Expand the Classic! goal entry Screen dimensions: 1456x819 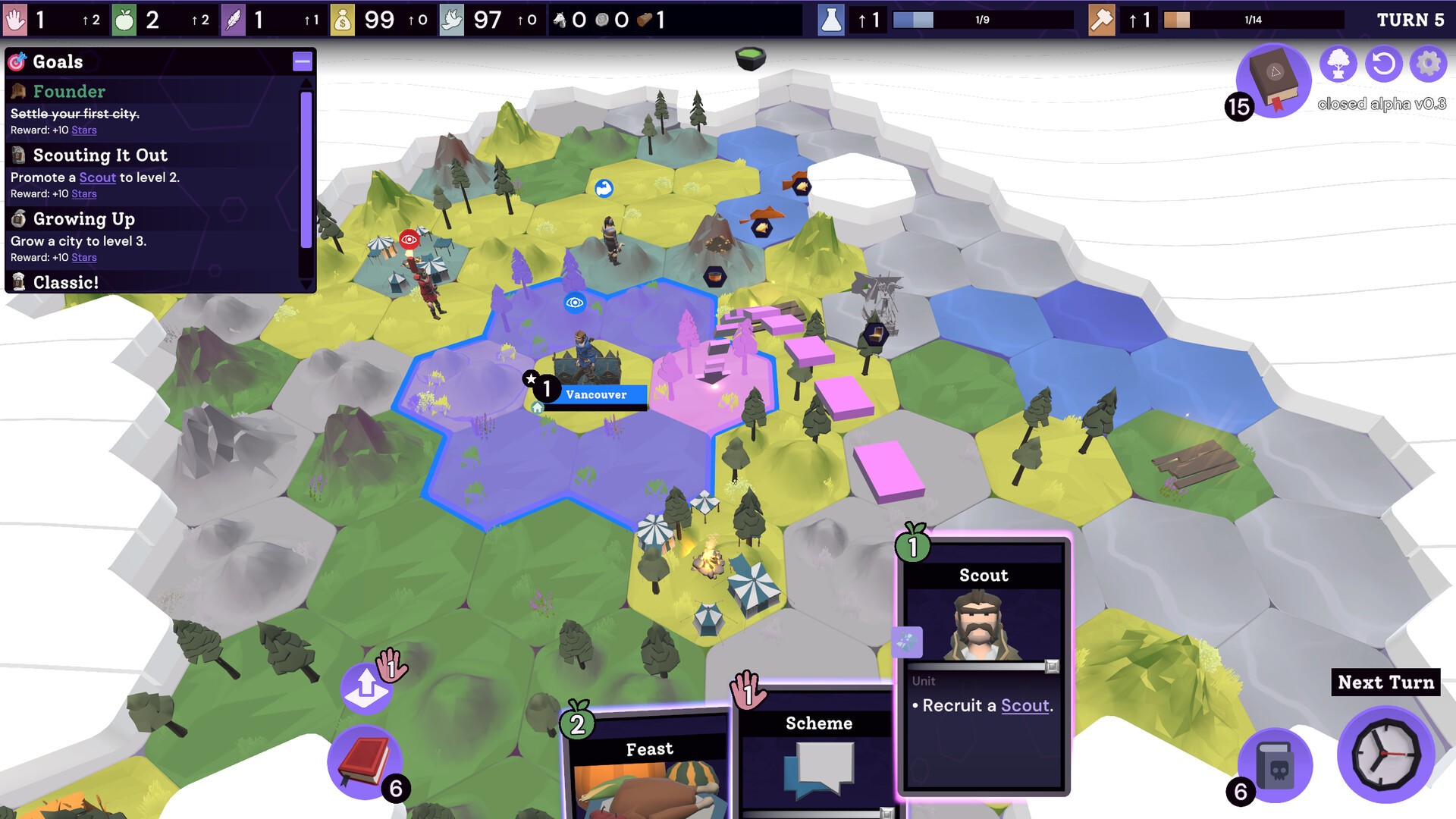pyautogui.click(x=68, y=282)
